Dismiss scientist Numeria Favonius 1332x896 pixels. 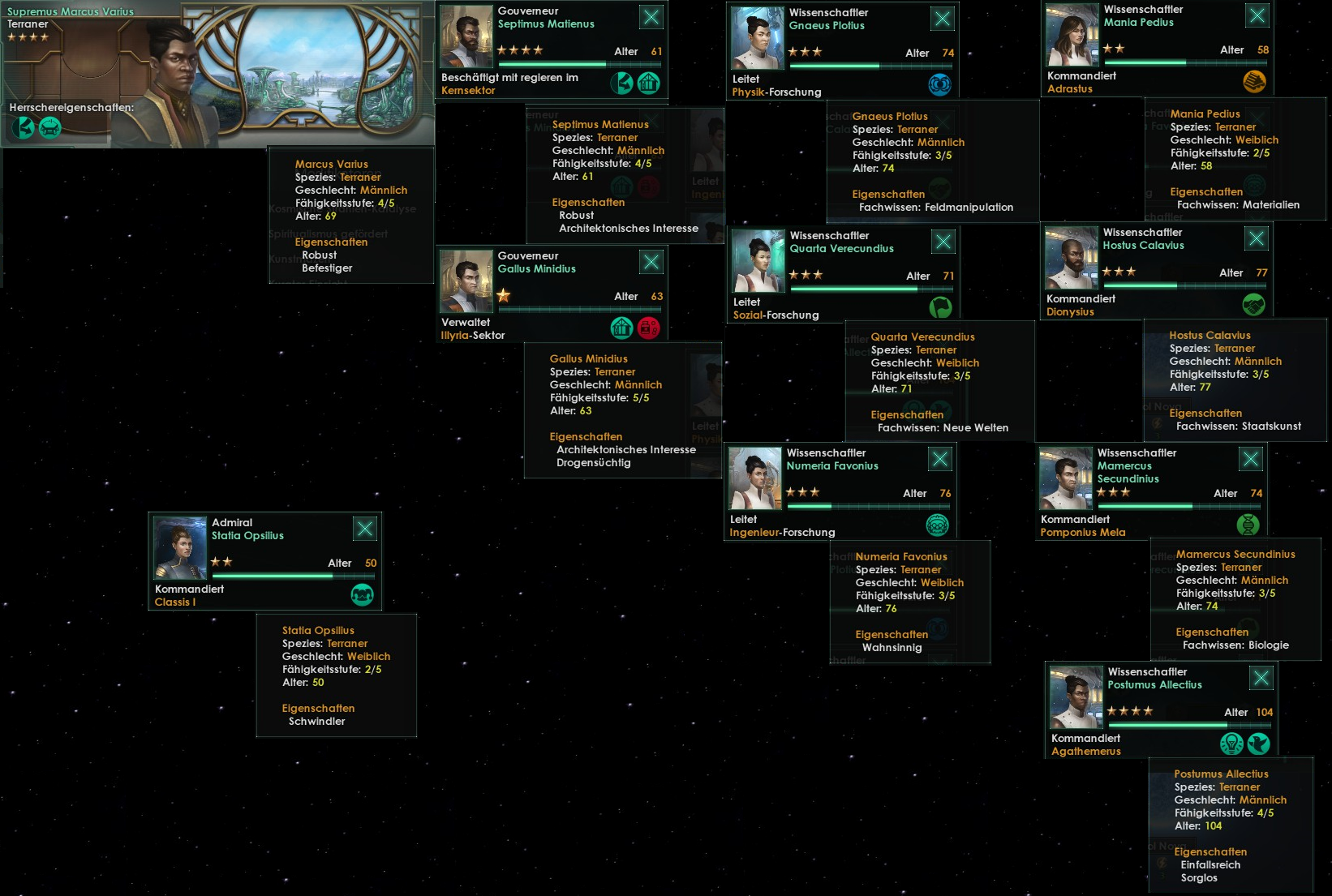click(x=939, y=459)
